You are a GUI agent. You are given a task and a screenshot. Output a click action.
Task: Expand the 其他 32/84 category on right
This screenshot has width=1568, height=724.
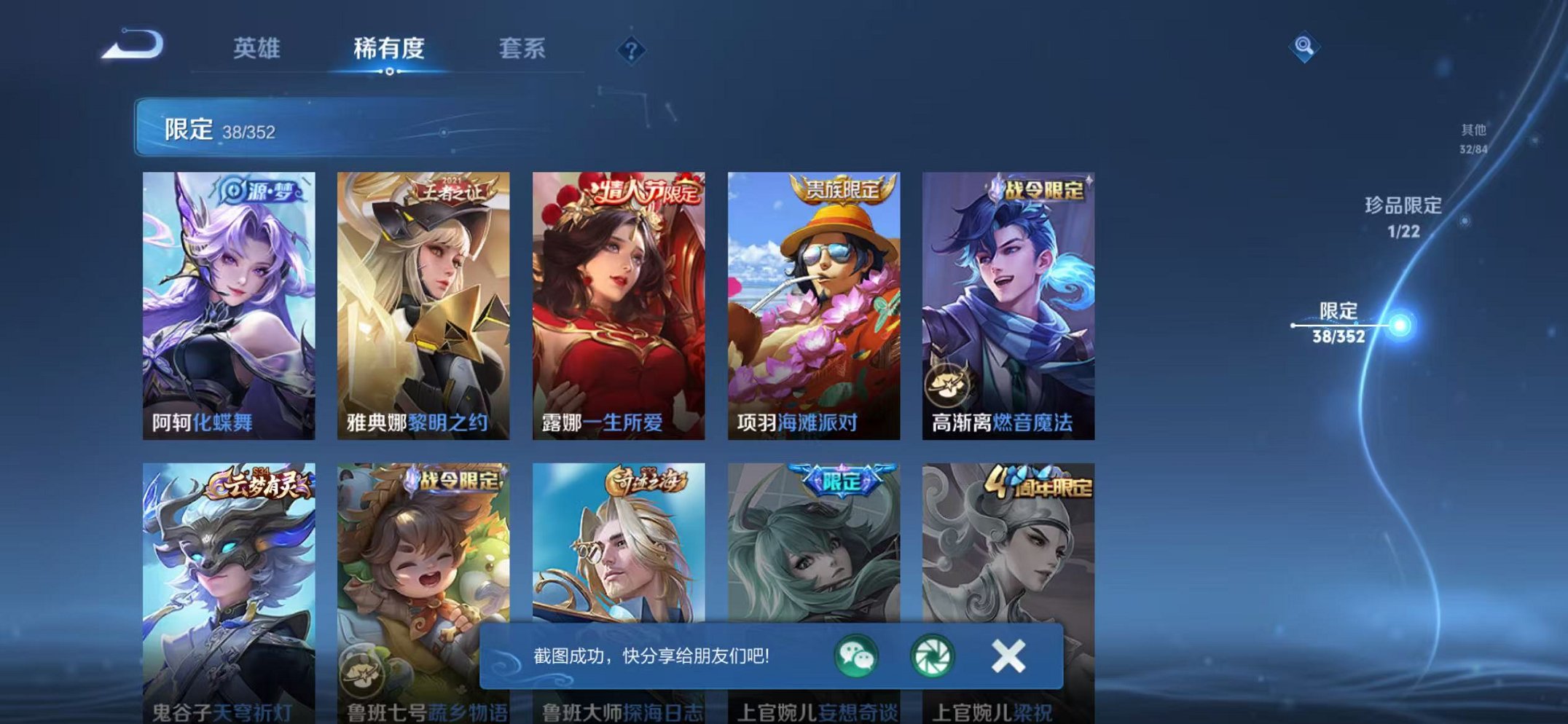(1472, 138)
